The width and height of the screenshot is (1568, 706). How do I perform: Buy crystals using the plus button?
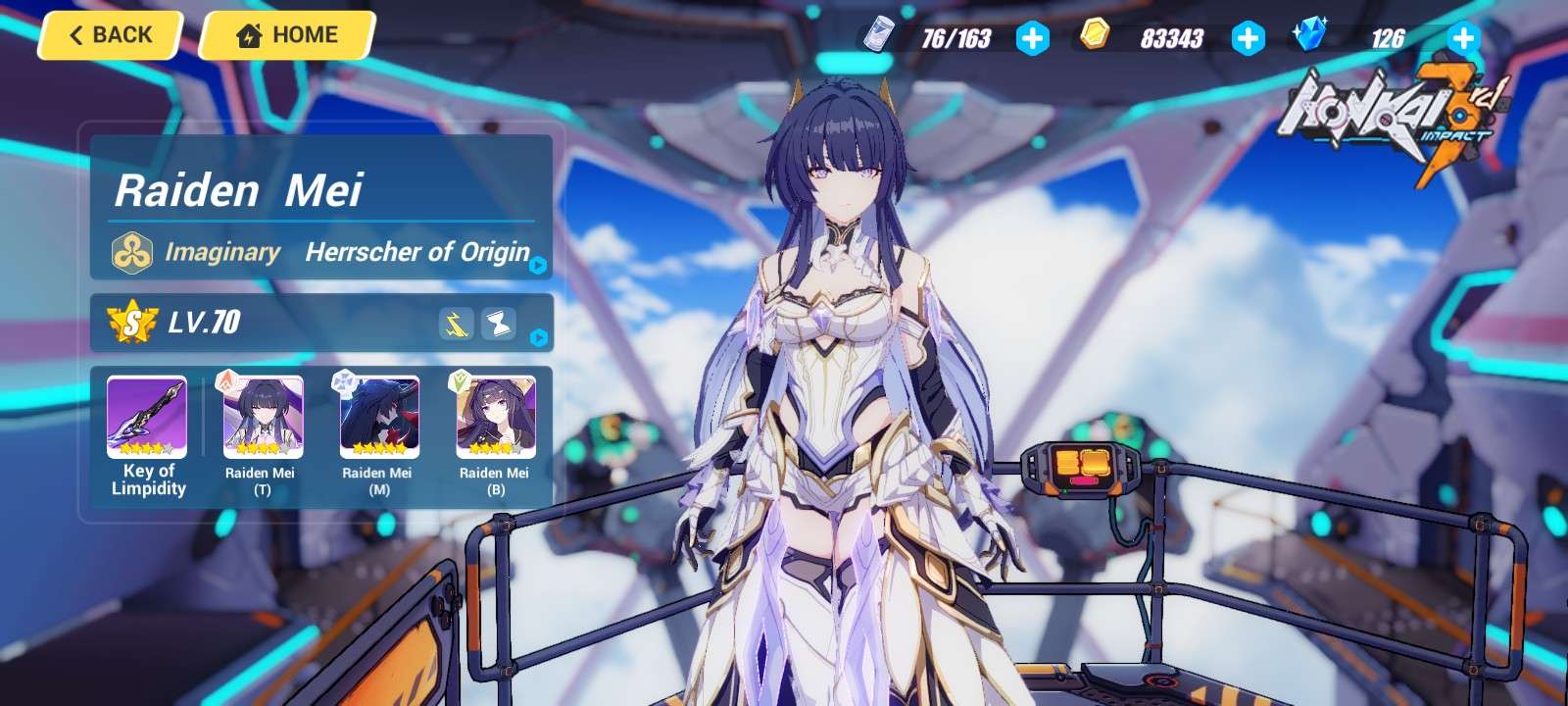click(x=1463, y=38)
